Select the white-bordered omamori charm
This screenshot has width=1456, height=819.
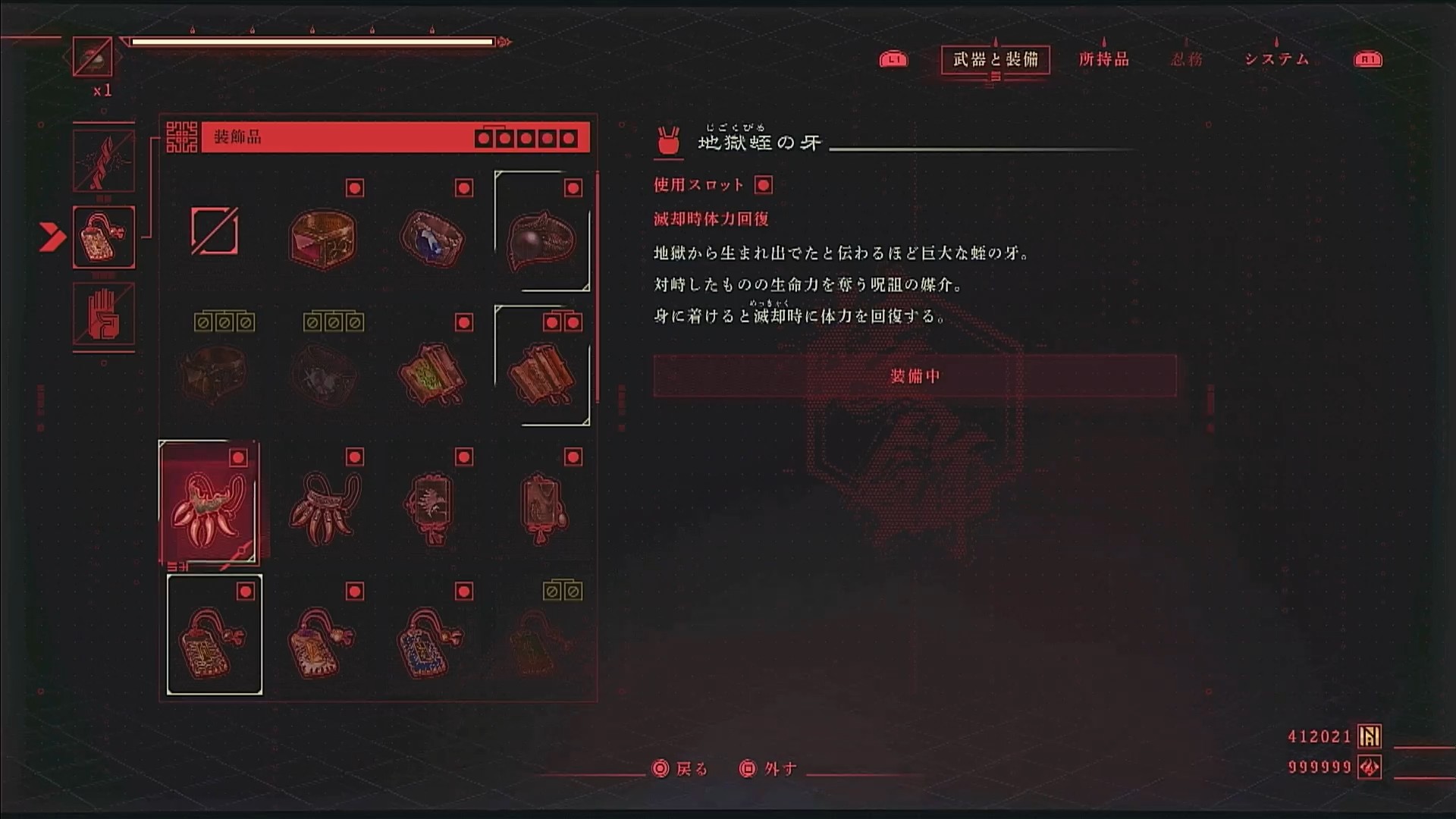click(x=215, y=637)
